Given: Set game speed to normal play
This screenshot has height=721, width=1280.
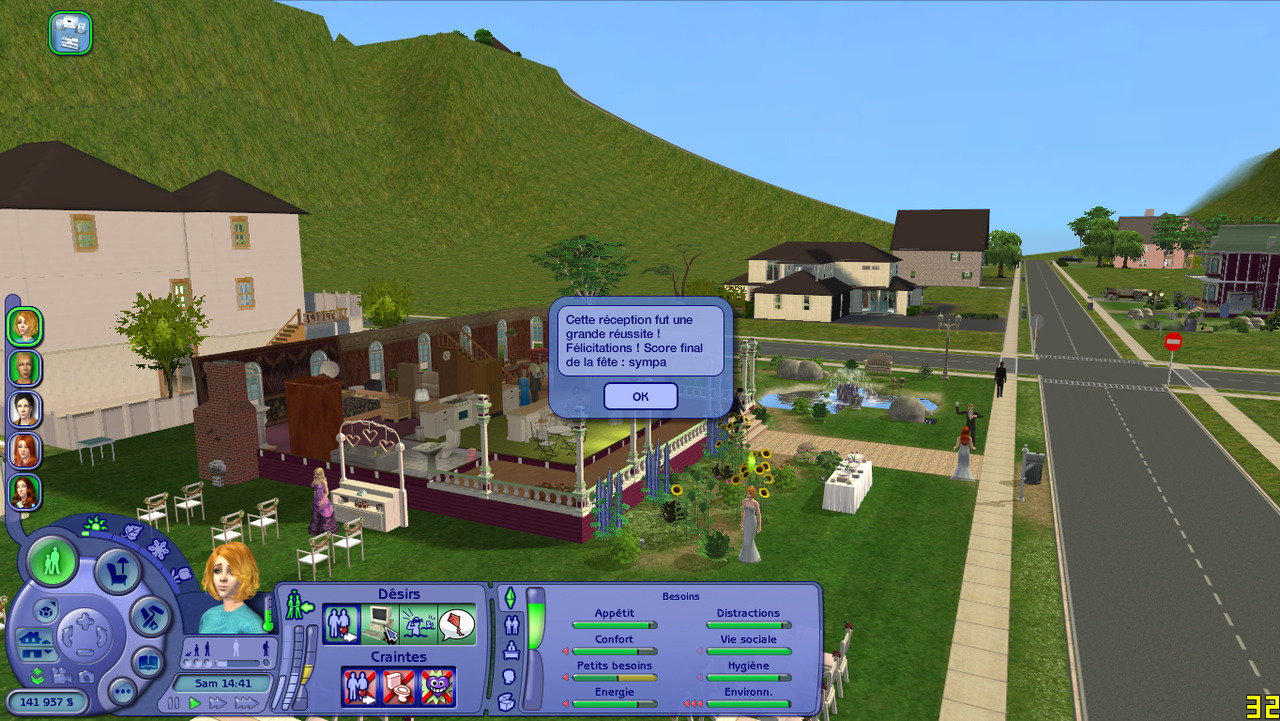Looking at the screenshot, I should coord(195,703).
